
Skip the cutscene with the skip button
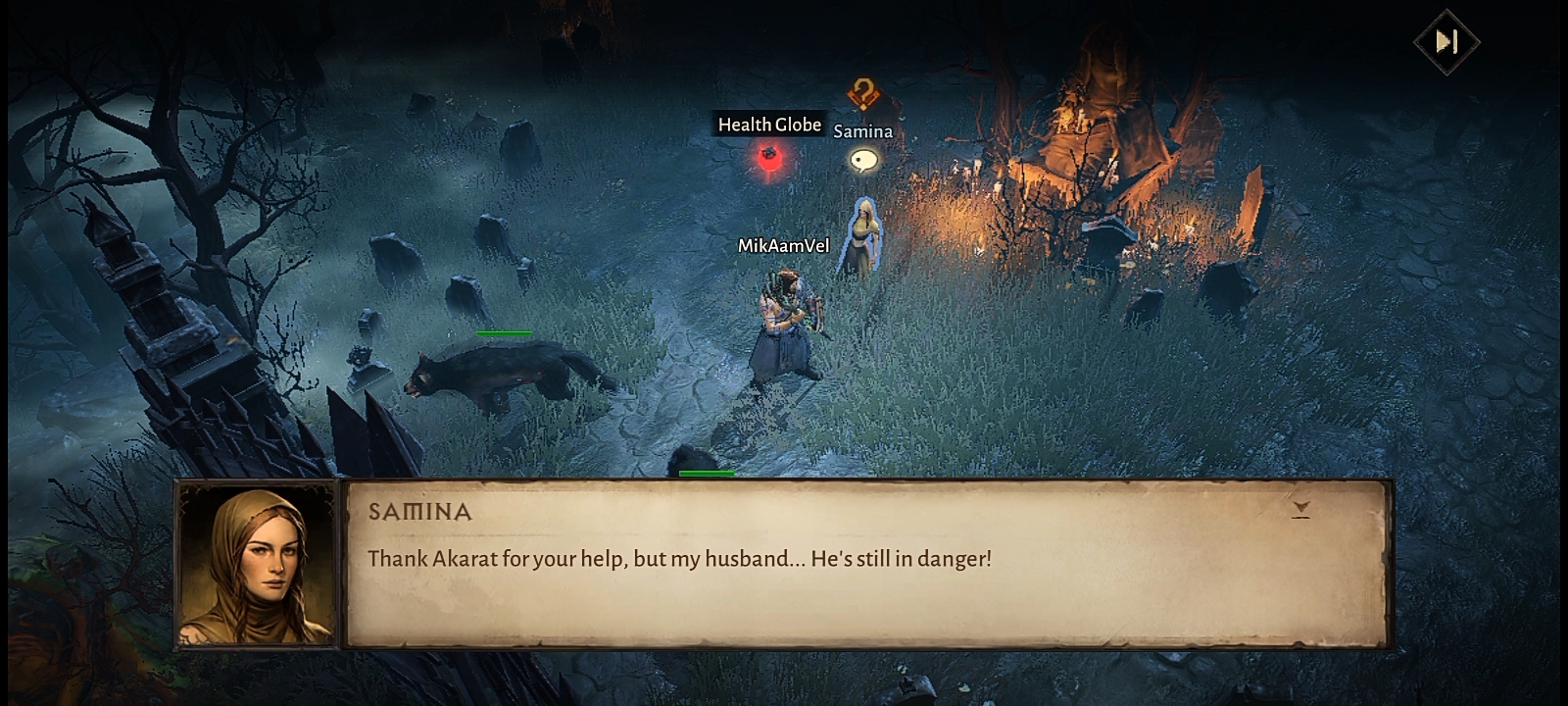[x=1446, y=41]
